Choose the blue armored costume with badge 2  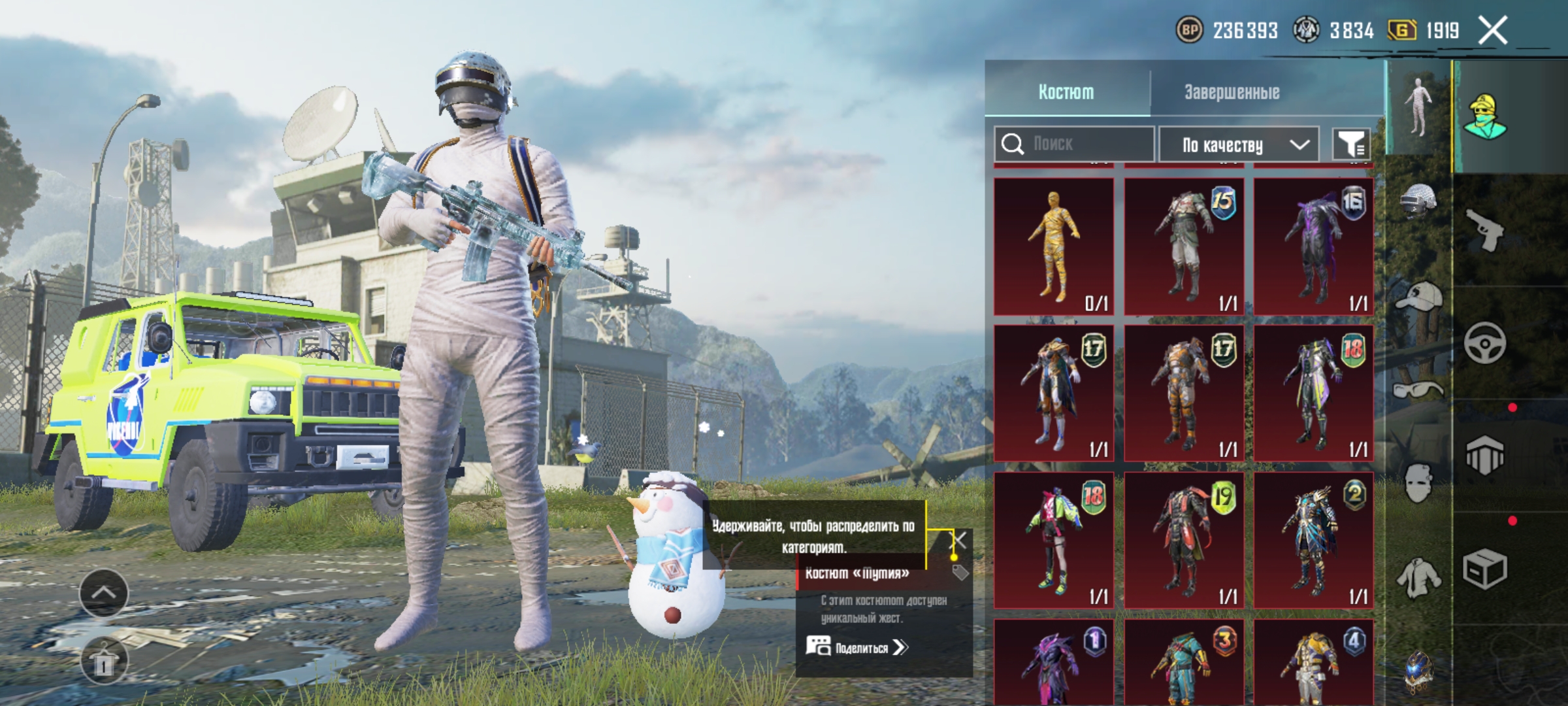point(1313,540)
